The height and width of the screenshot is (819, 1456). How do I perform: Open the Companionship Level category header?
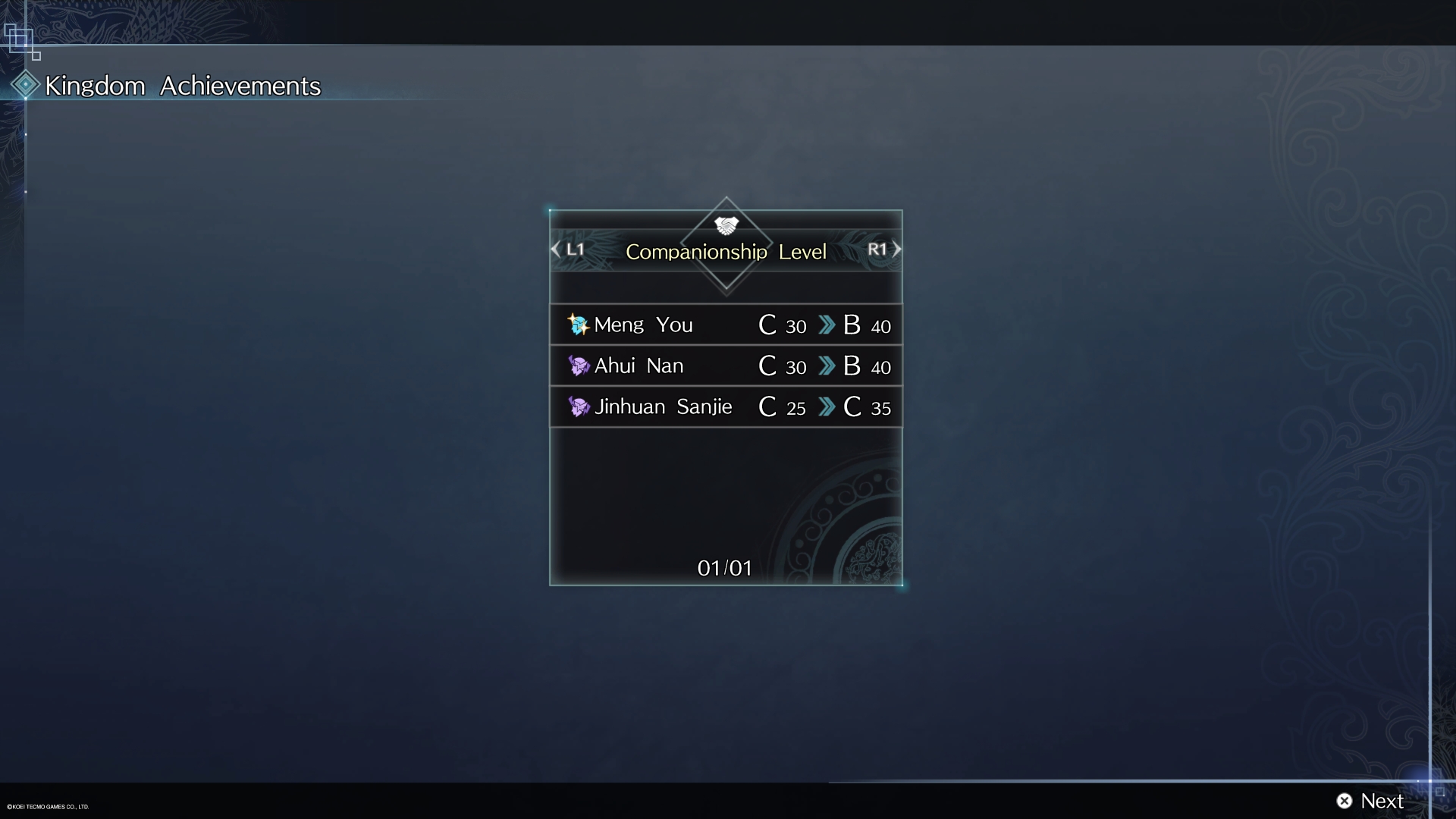(726, 252)
